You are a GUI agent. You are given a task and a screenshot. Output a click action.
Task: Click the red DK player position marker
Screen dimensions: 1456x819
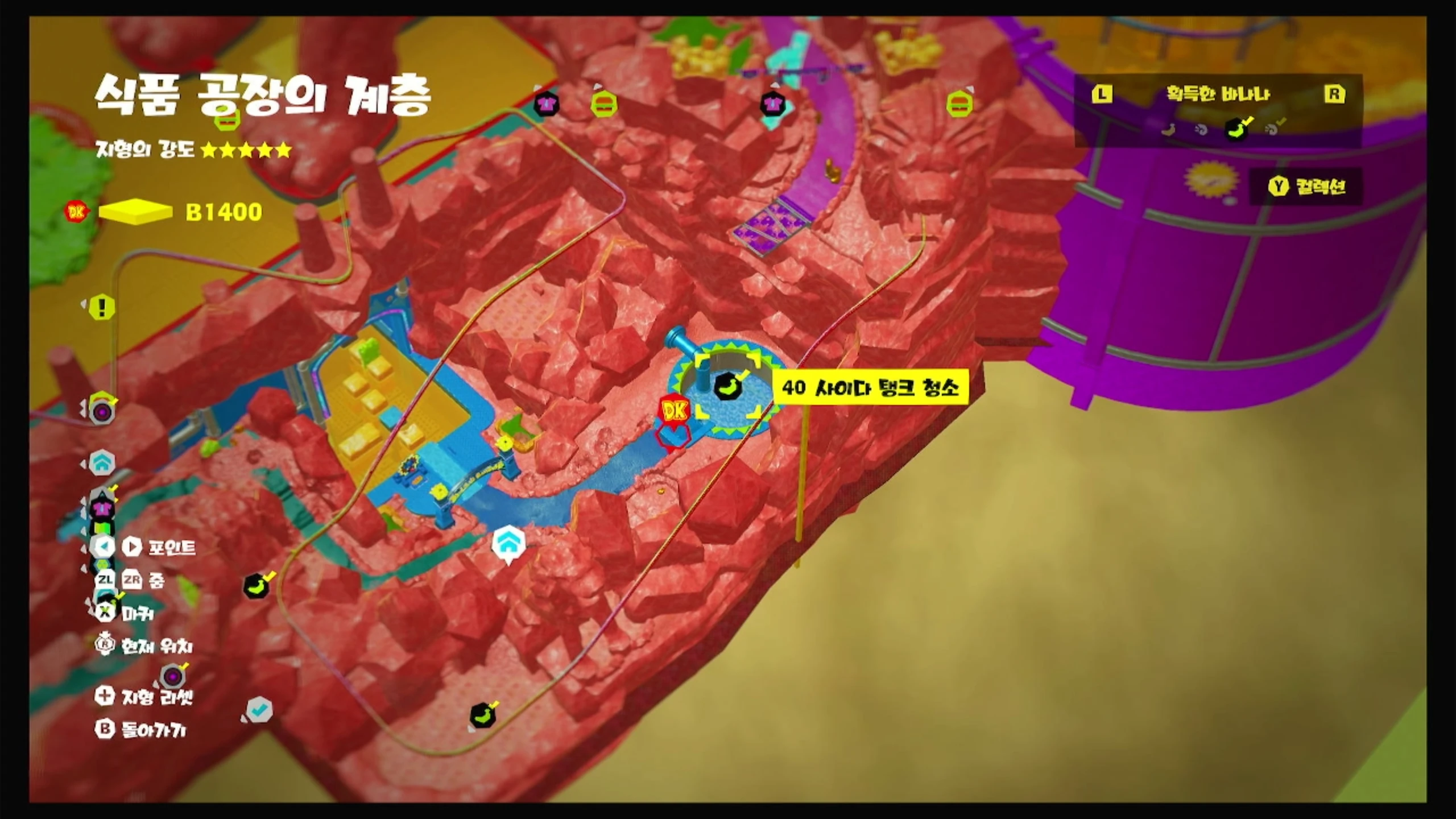point(675,412)
